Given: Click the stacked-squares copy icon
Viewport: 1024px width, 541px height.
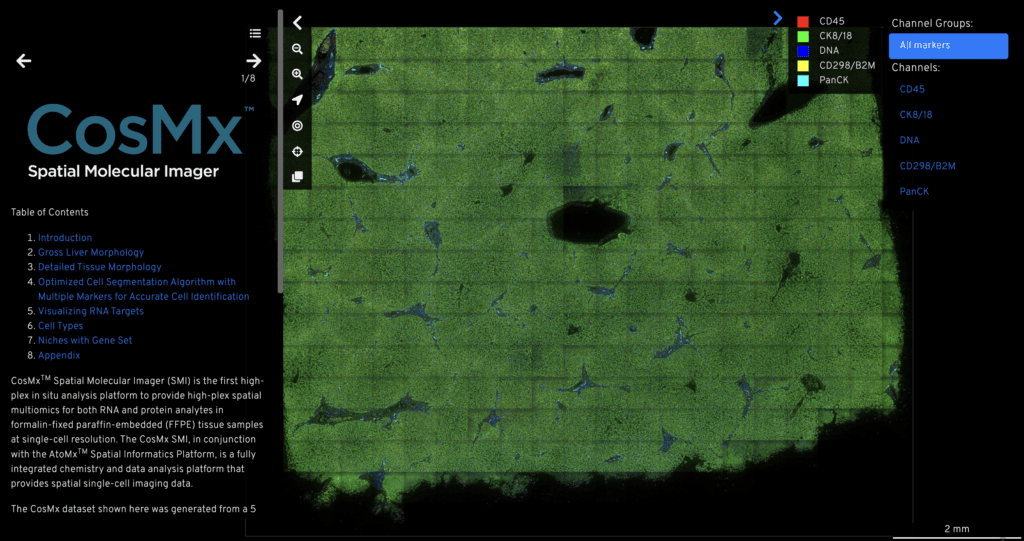Looking at the screenshot, I should 297,177.
